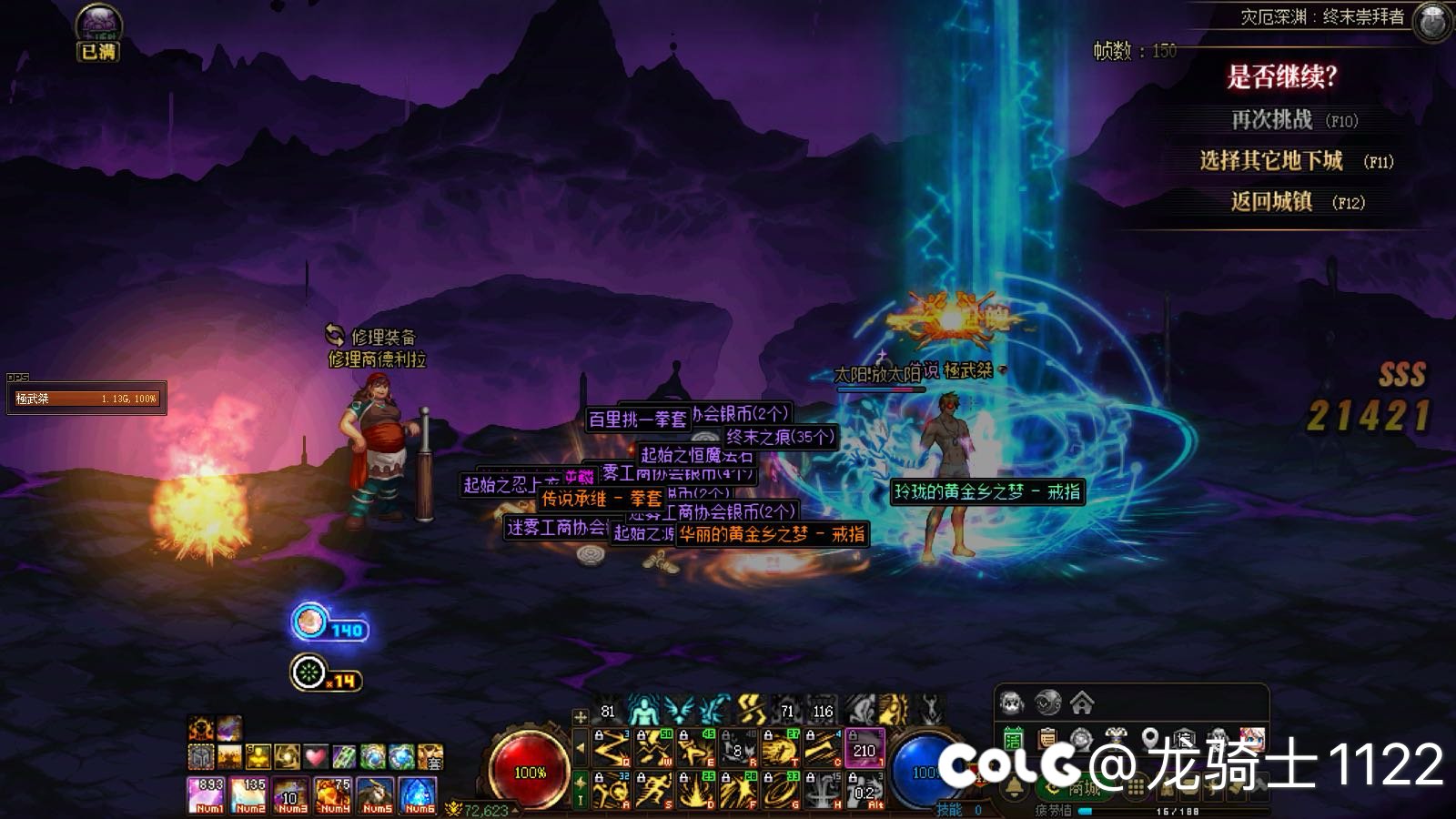Use the blue crystal in Num6 slot
Viewport: 1456px width, 819px height.
(x=419, y=794)
